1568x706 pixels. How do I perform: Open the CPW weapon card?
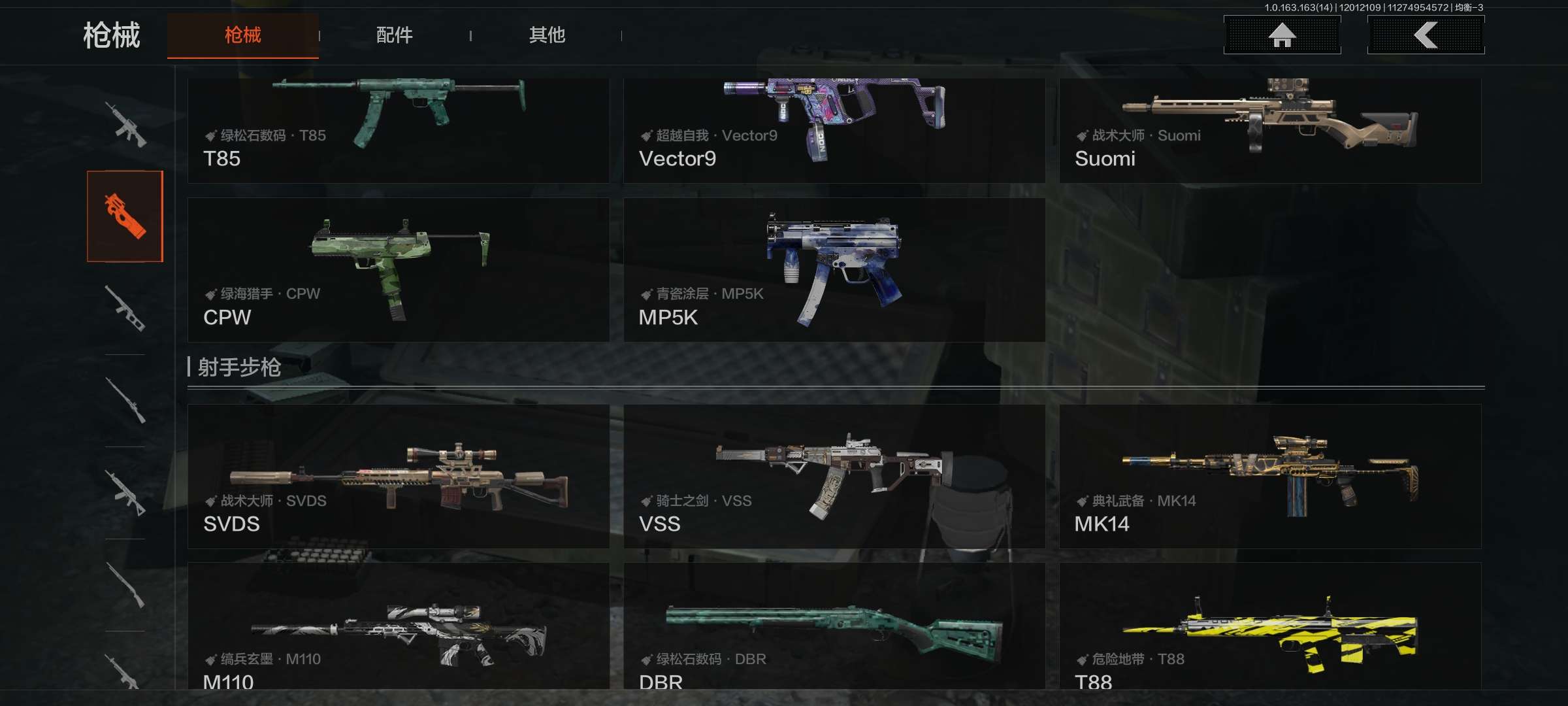(398, 270)
